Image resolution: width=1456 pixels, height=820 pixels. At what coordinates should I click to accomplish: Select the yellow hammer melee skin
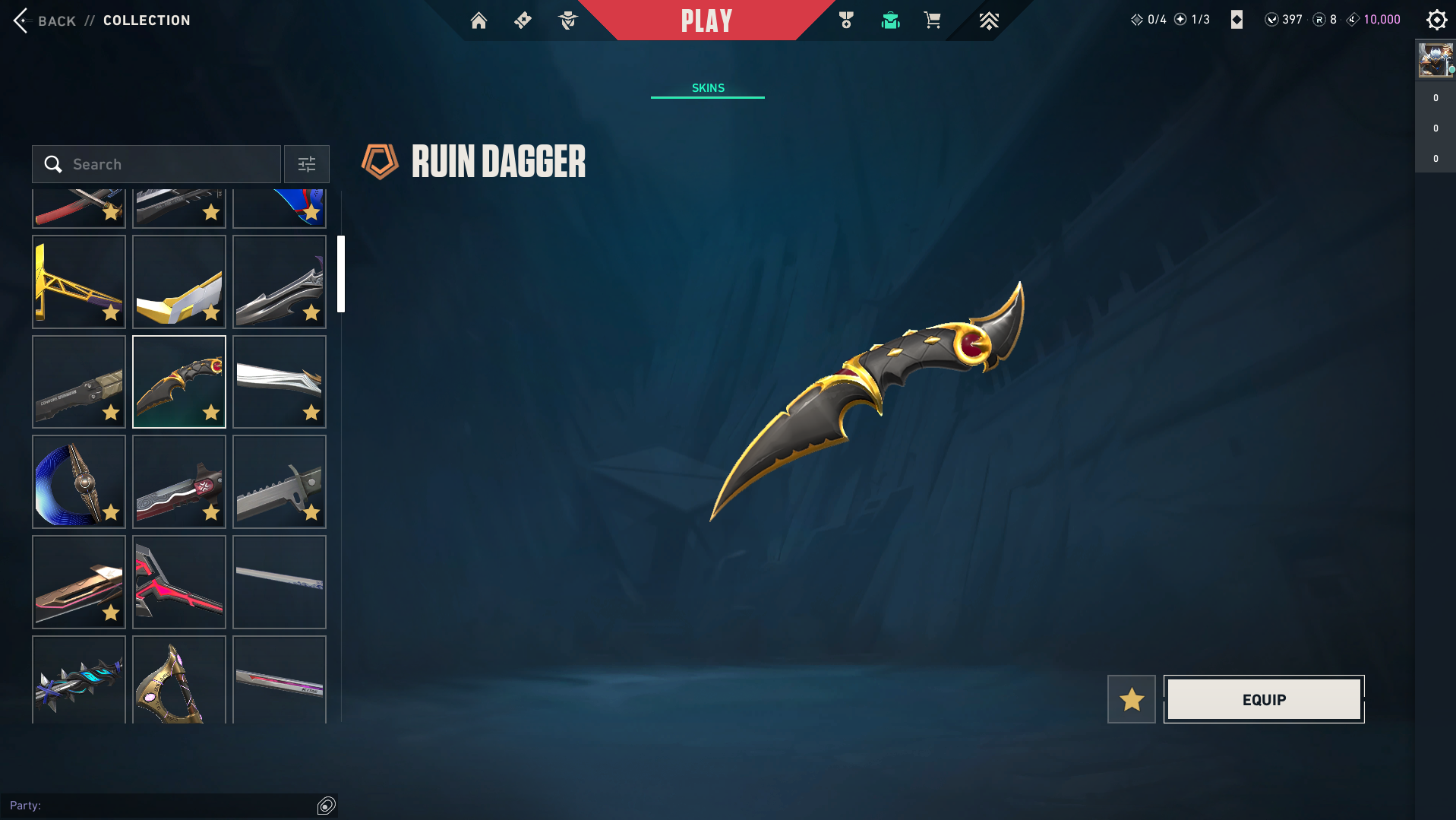(79, 281)
